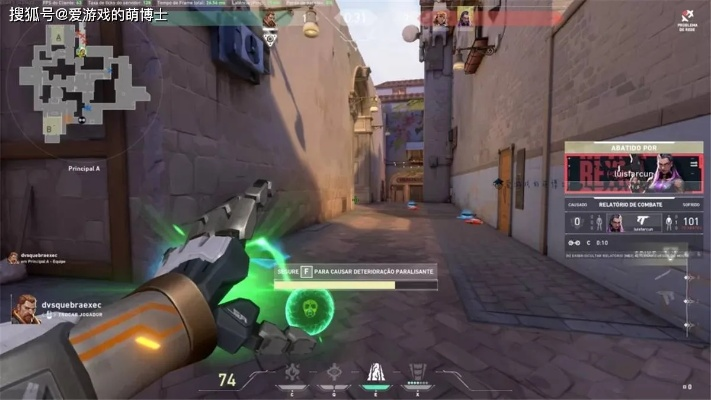711x400 pixels.
Task: Click the network problem warning icon
Action: click(x=687, y=17)
